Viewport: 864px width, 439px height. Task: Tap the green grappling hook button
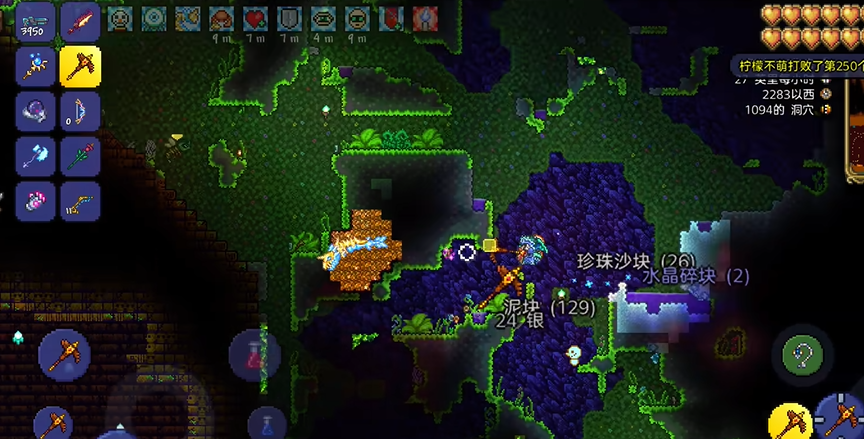804,353
